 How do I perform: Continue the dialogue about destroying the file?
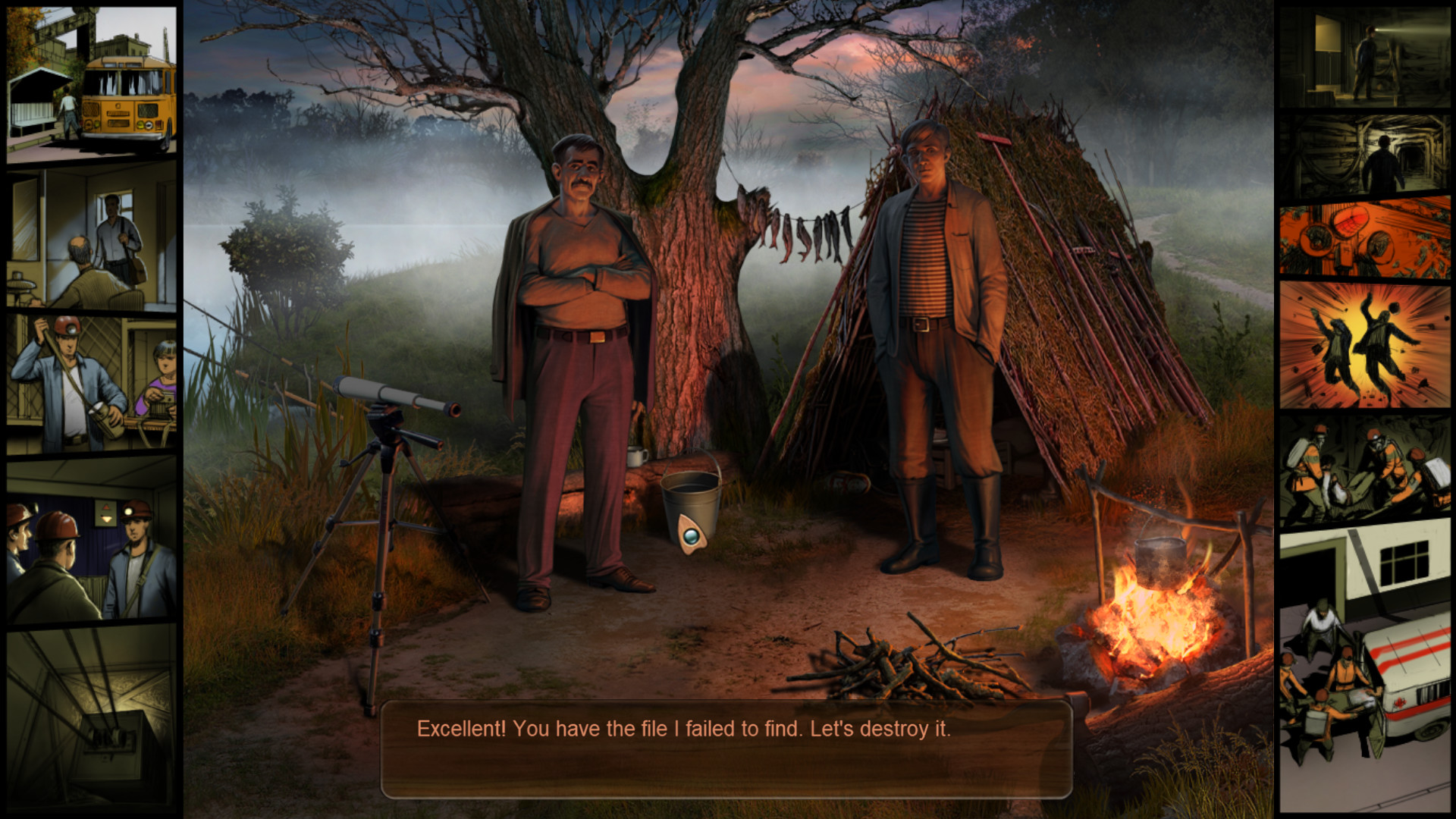click(726, 748)
